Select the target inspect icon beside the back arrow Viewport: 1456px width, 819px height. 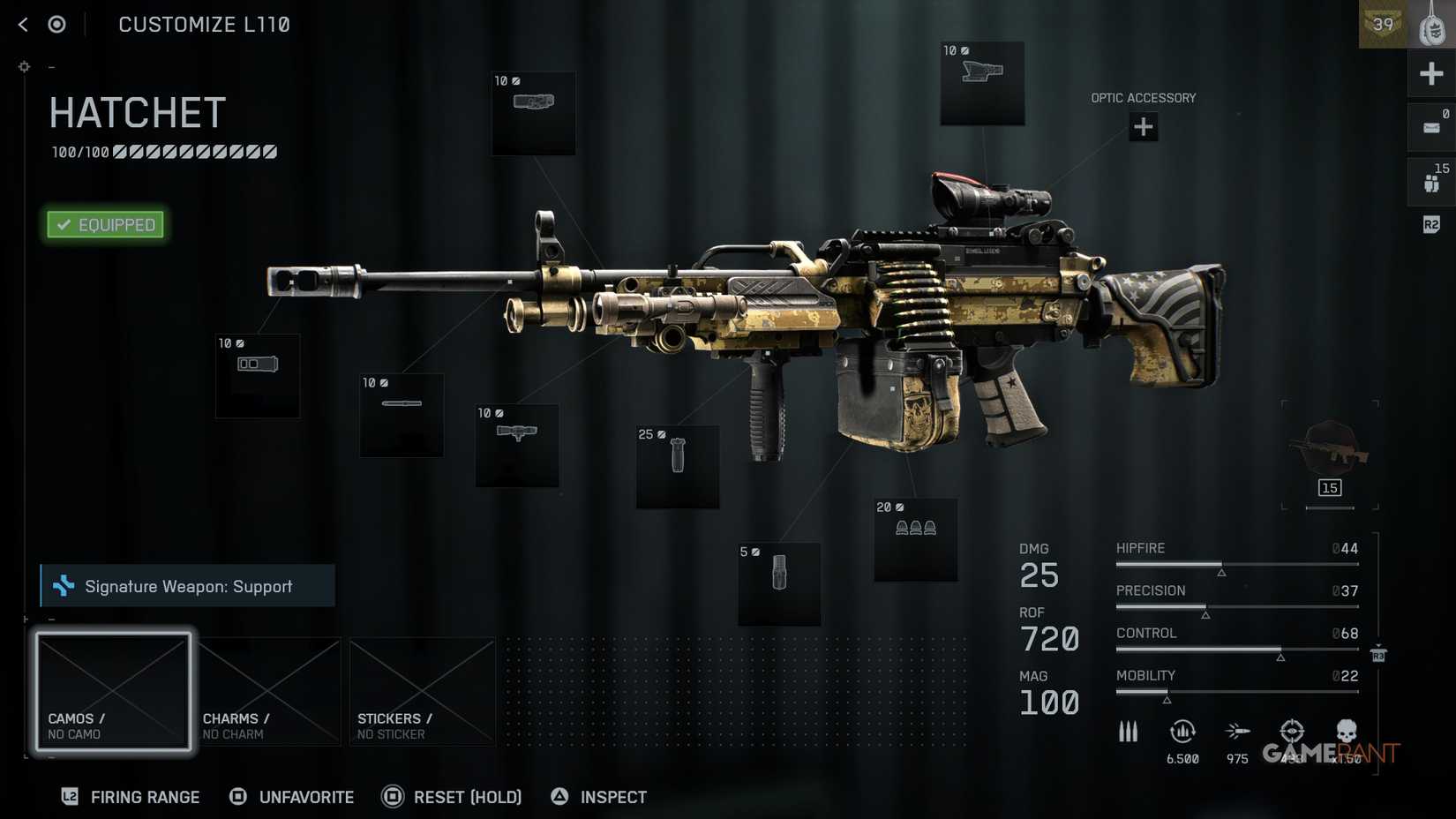[x=57, y=25]
